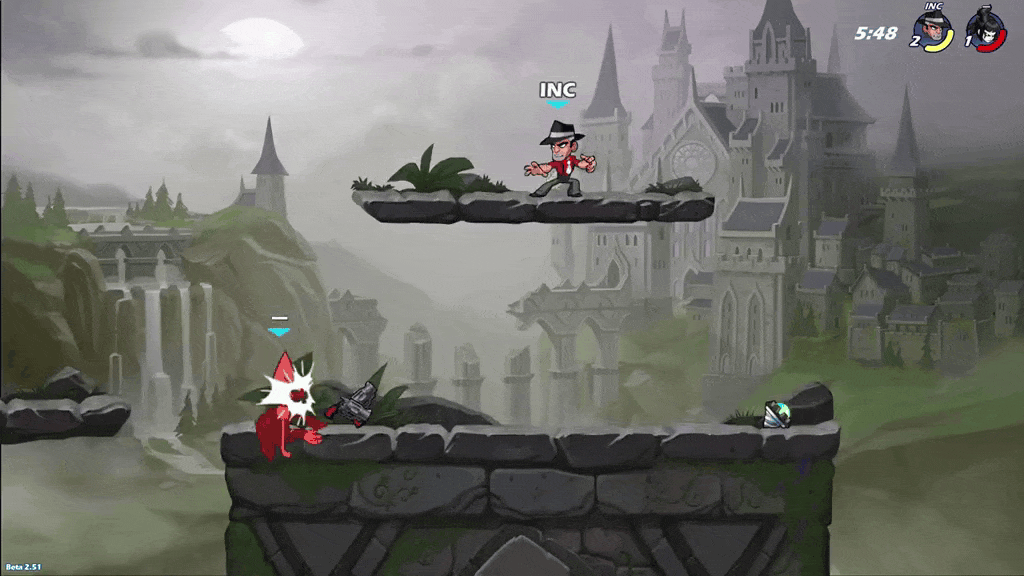Click the black-haired opponent's portrait

point(985,30)
